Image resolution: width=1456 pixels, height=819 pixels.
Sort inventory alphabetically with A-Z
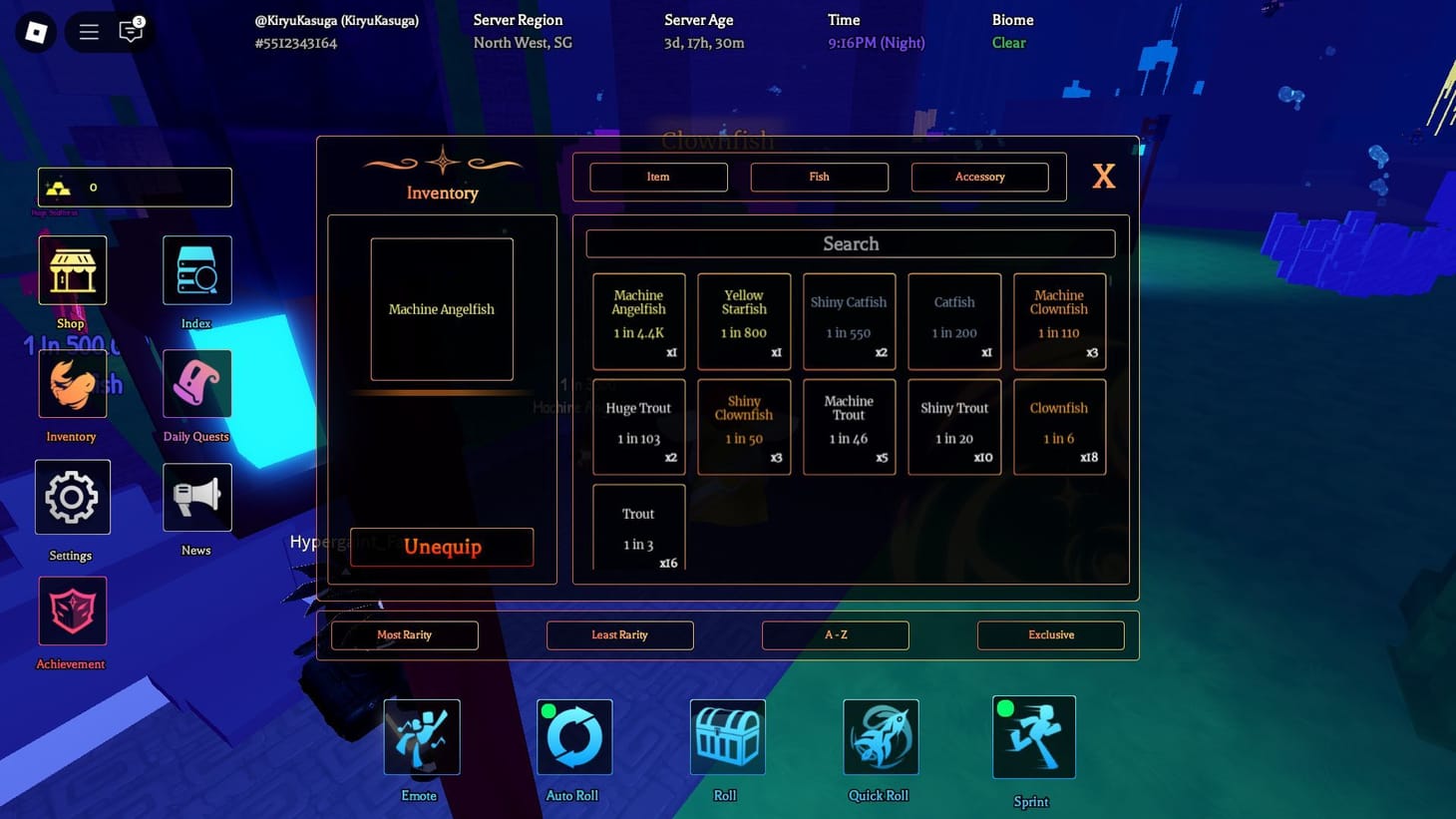click(835, 634)
